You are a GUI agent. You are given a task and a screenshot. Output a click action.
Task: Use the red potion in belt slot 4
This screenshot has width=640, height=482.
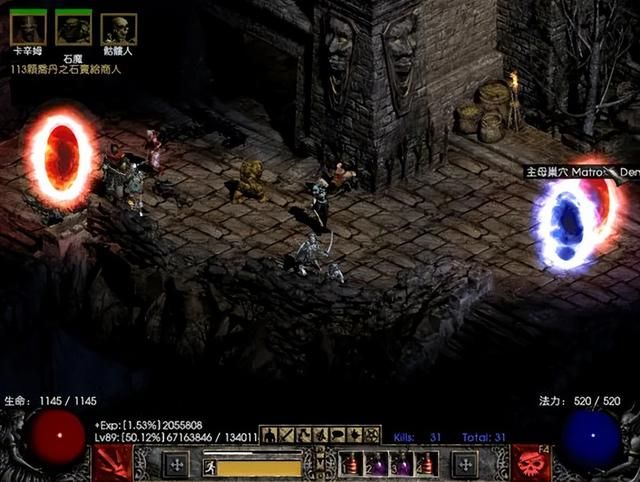pos(426,465)
